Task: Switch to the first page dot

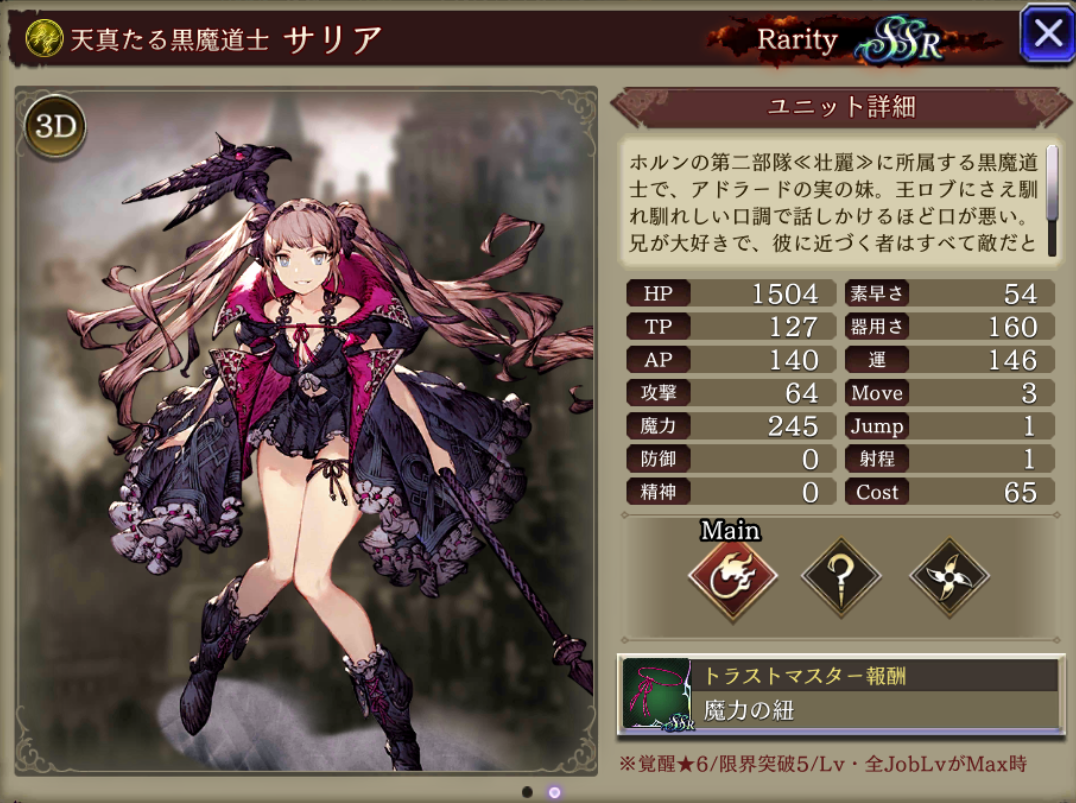Action: click(526, 791)
